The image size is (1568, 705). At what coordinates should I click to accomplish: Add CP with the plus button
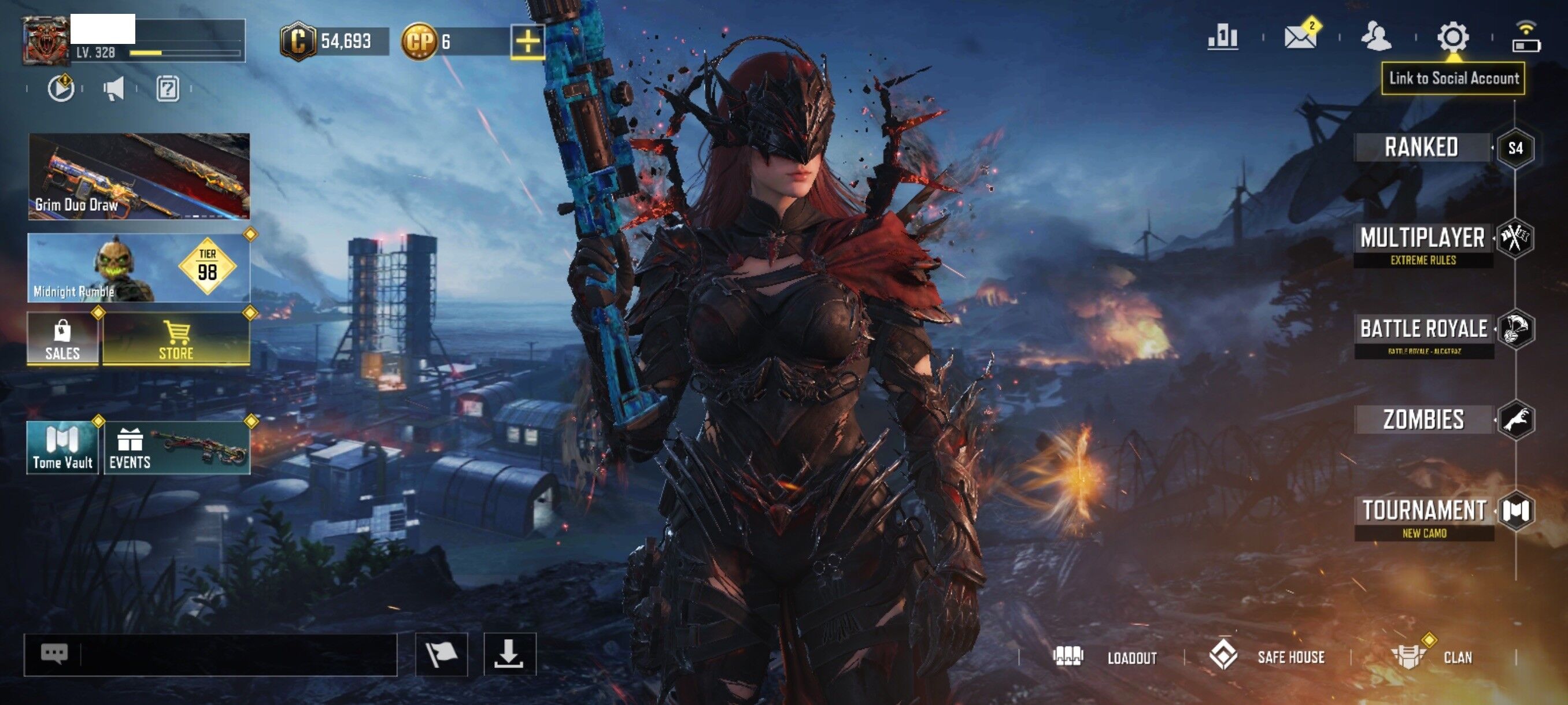527,42
